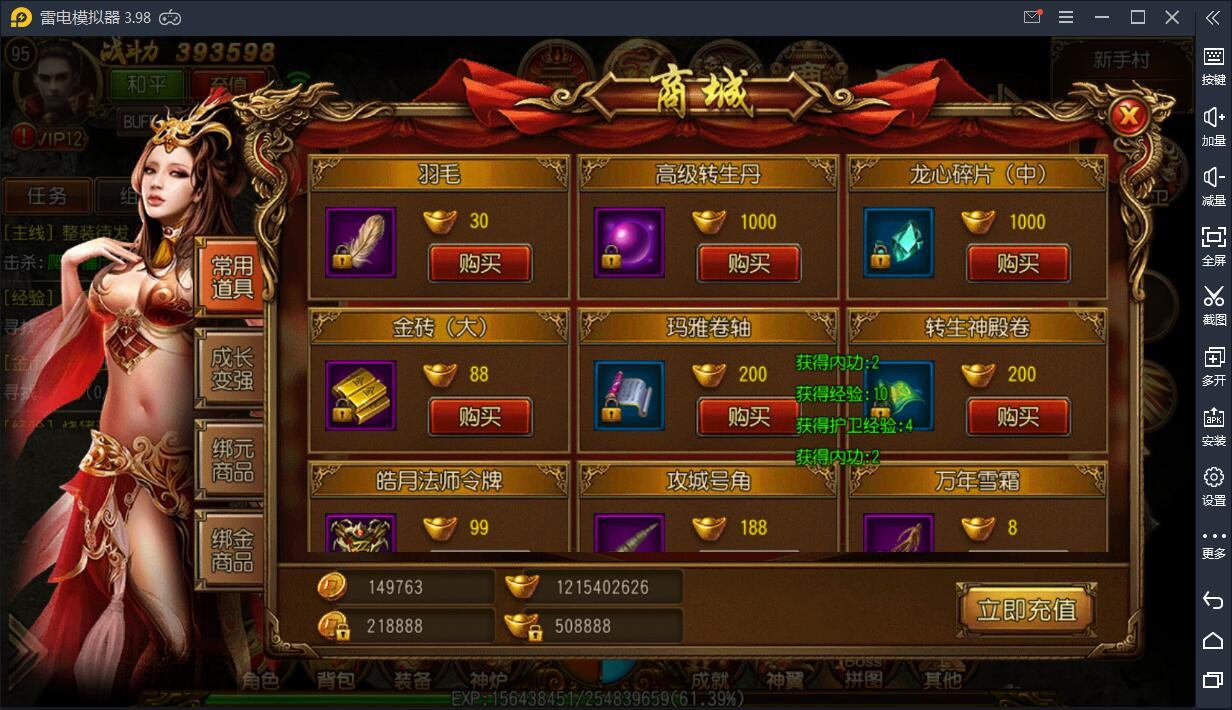1232x710 pixels.
Task: Switch to the 成长变强 category
Action: [231, 368]
